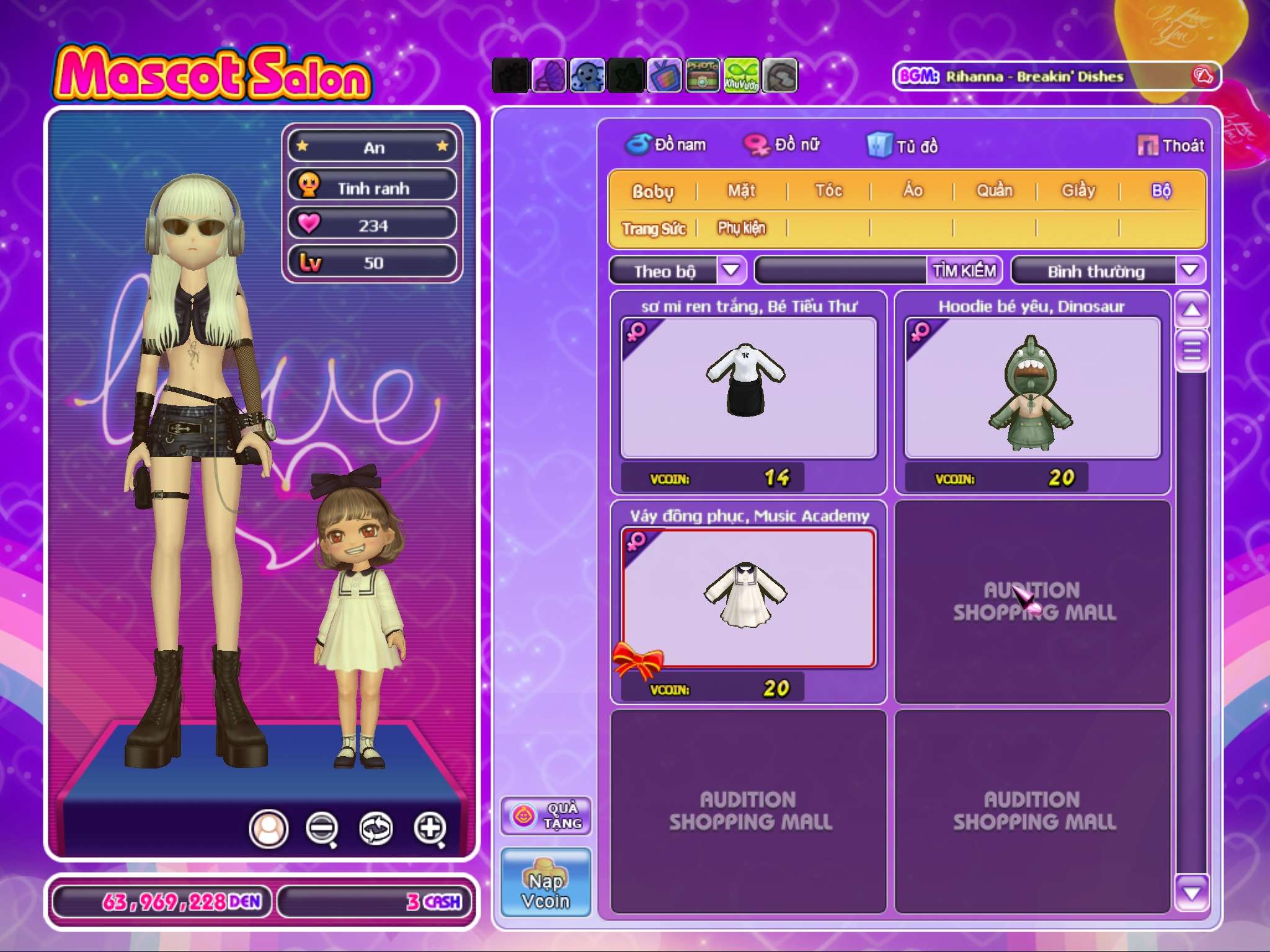Select the Trang Sức category

click(654, 229)
